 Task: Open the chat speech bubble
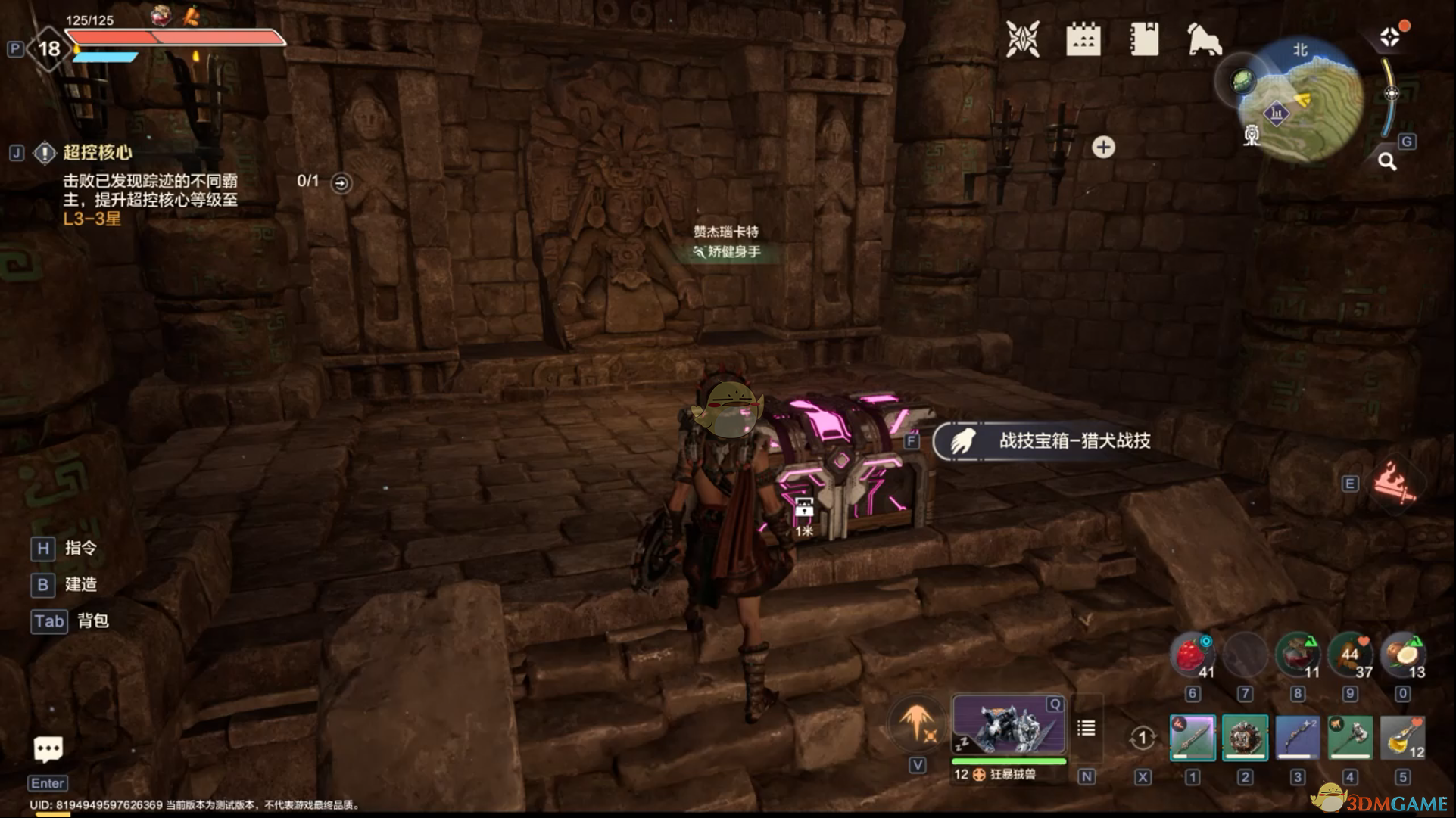tap(48, 749)
